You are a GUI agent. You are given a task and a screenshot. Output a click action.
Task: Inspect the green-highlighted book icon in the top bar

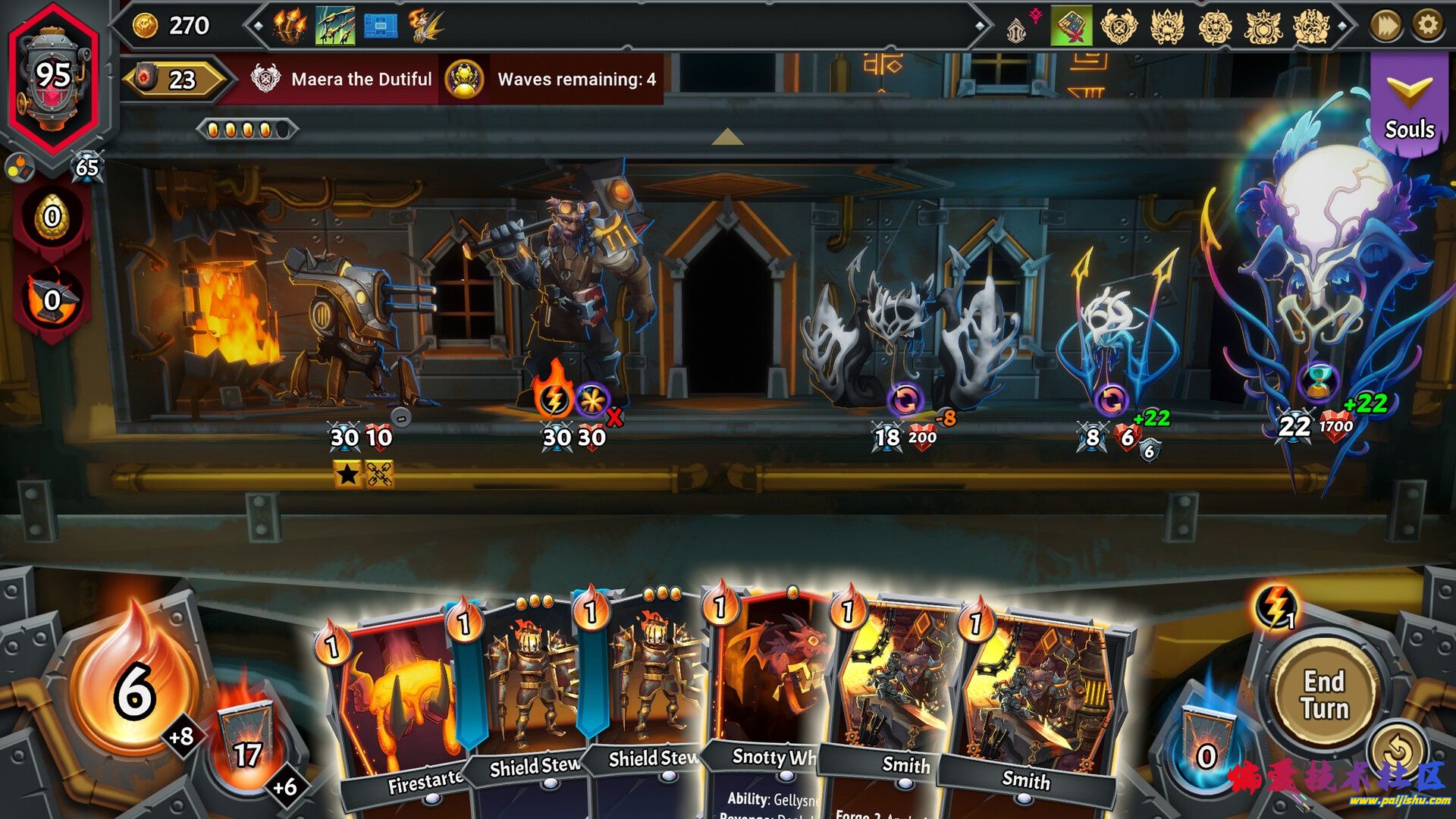(1071, 27)
